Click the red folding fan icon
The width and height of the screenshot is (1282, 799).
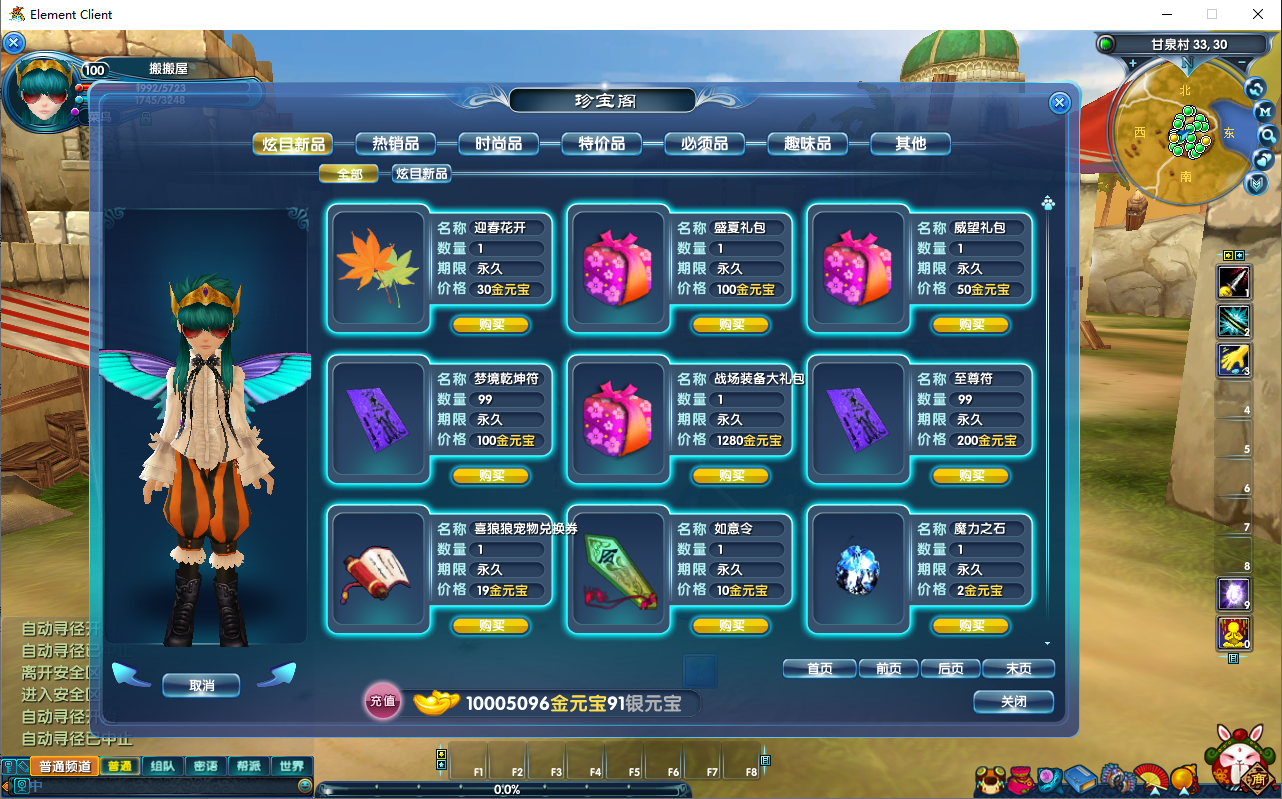pyautogui.click(x=1150, y=777)
